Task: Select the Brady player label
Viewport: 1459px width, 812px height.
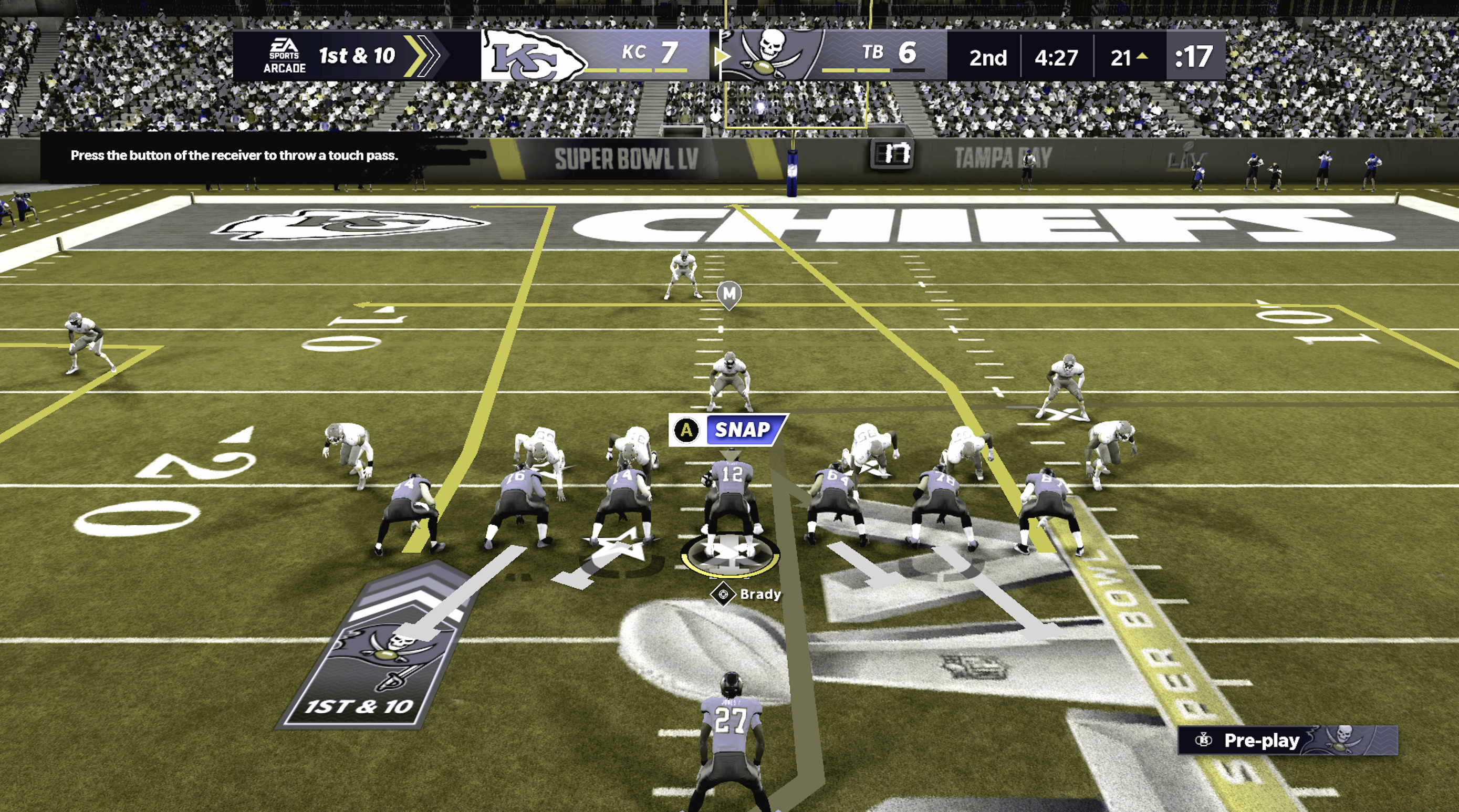Action: pyautogui.click(x=759, y=595)
